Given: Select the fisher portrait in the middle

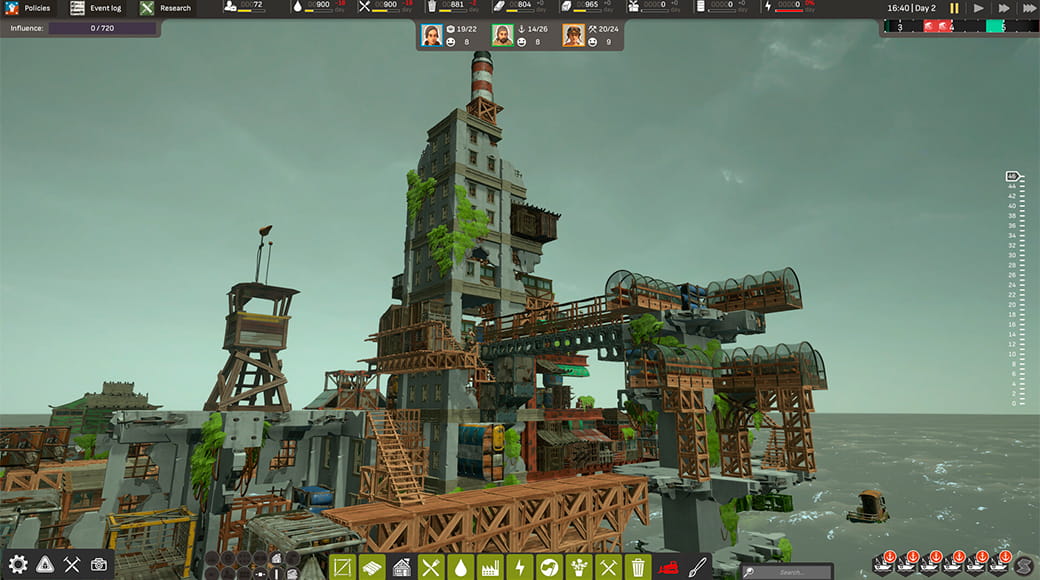Looking at the screenshot, I should 502,36.
